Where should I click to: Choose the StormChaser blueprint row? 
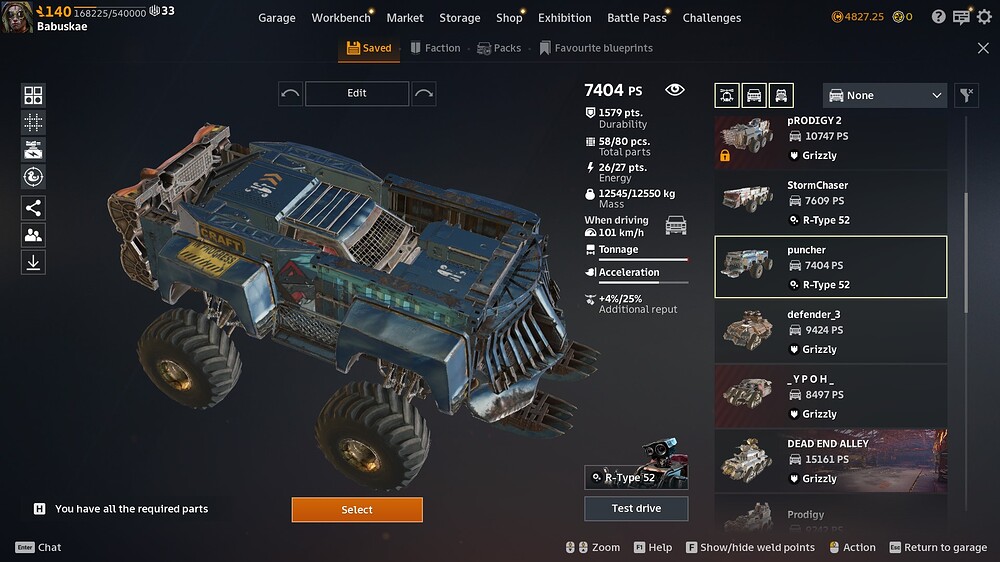pyautogui.click(x=830, y=202)
